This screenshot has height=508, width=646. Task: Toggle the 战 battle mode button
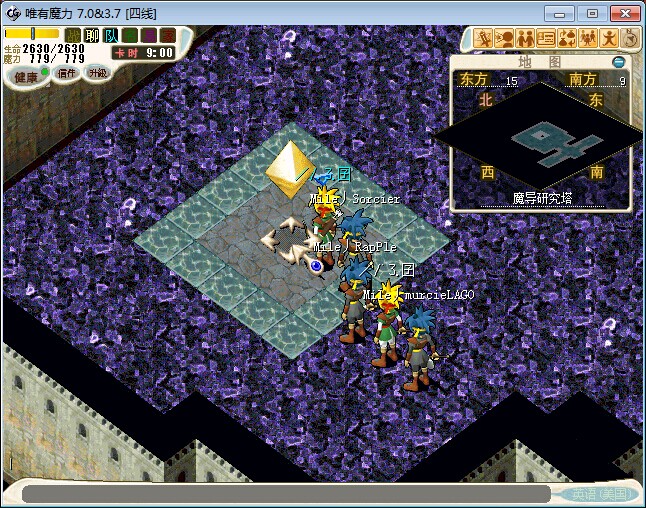tap(73, 36)
